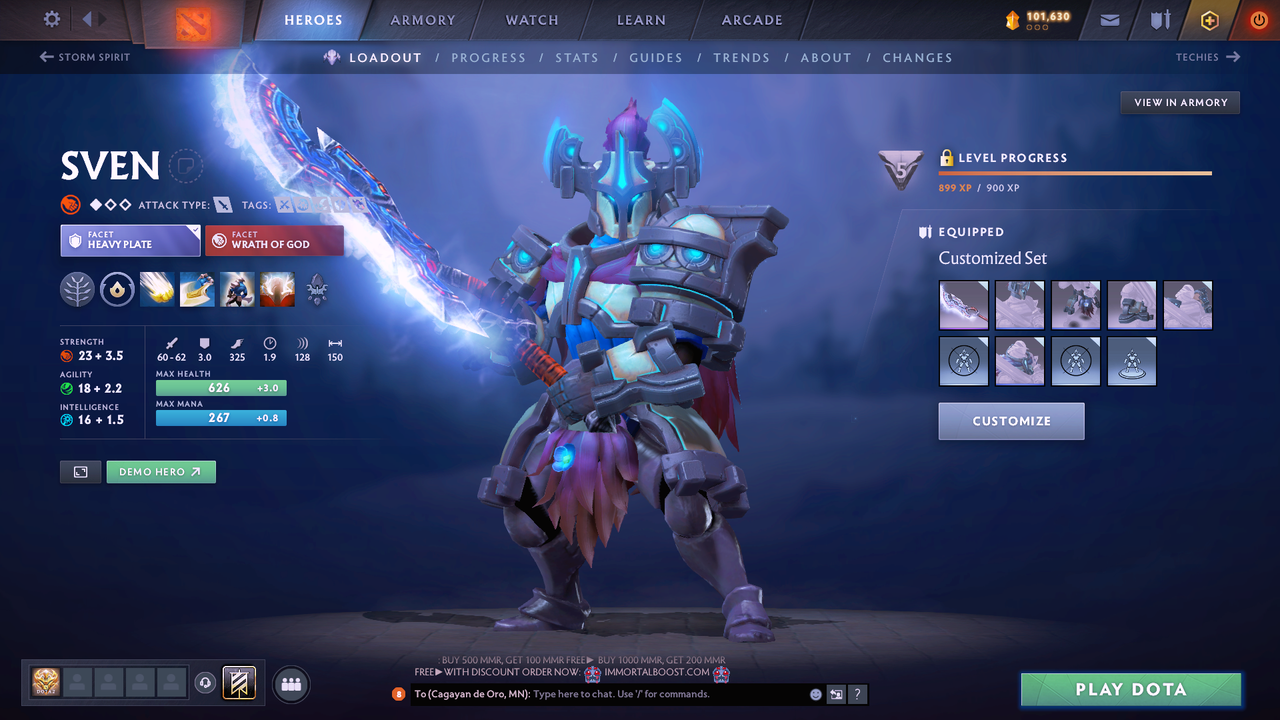Select Sven's Storm Hammer ability icon

point(157,290)
